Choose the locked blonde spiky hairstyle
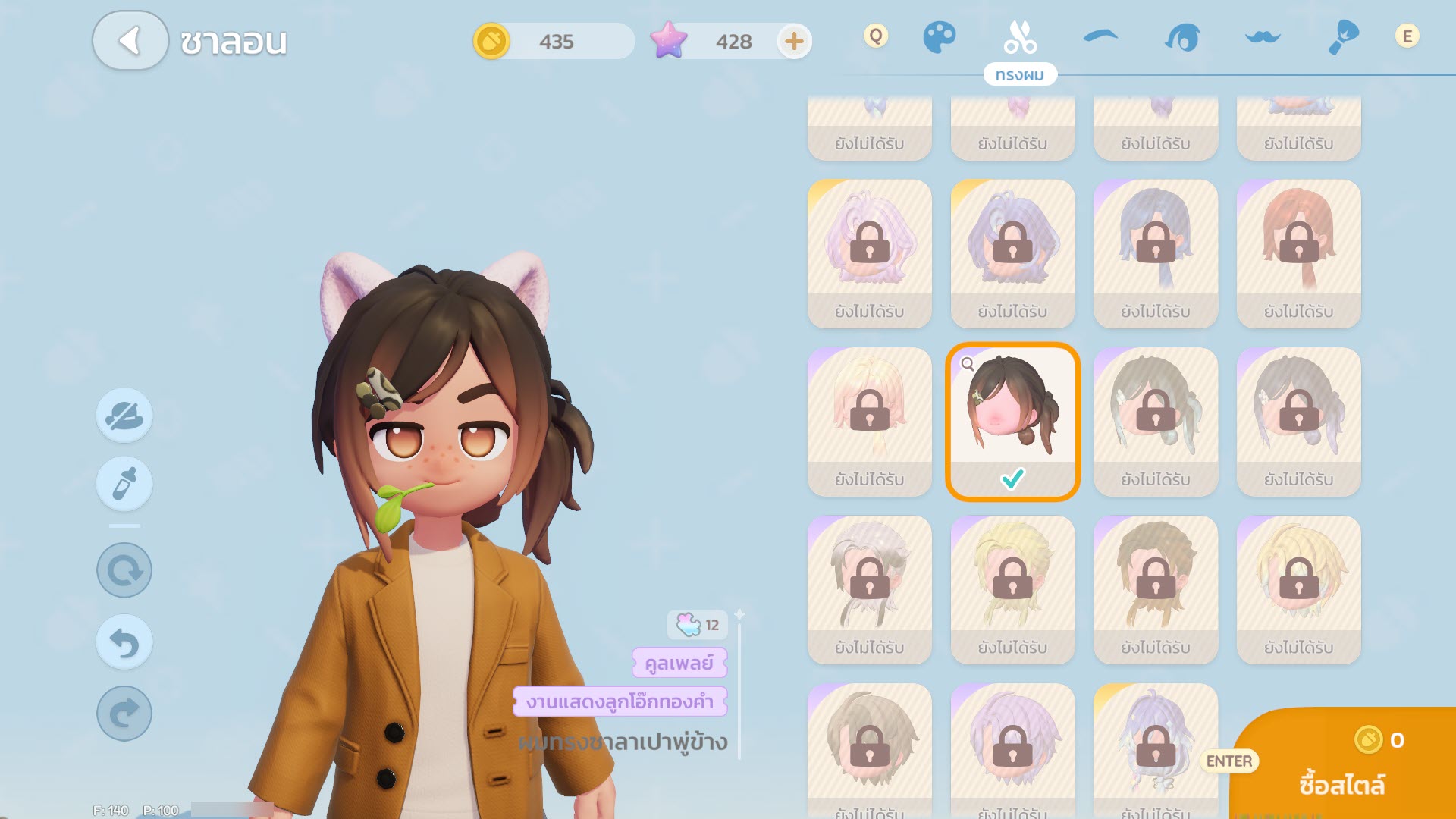Viewport: 1456px width, 819px height. pos(1298,589)
